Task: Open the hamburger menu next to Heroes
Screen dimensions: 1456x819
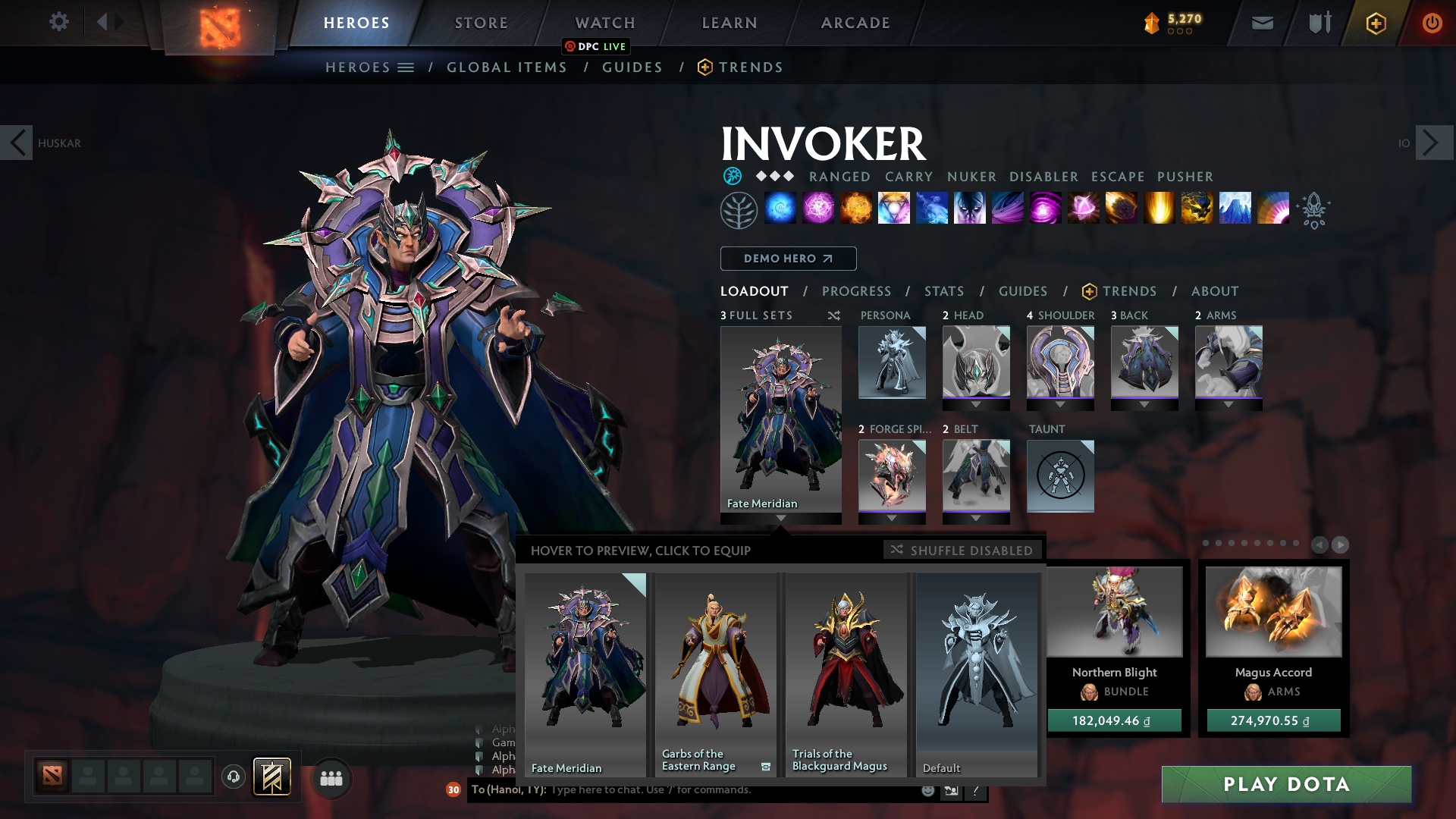Action: [x=407, y=67]
